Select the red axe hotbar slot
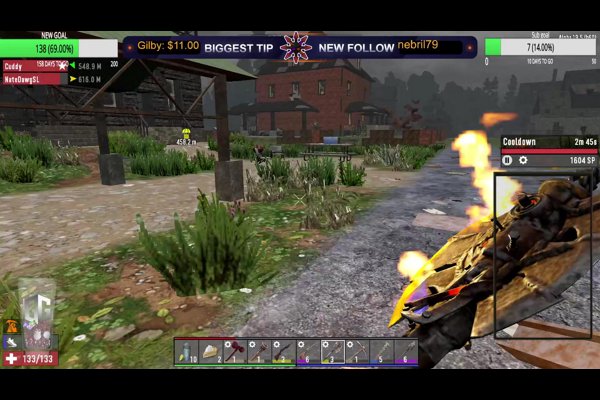 pos(234,351)
